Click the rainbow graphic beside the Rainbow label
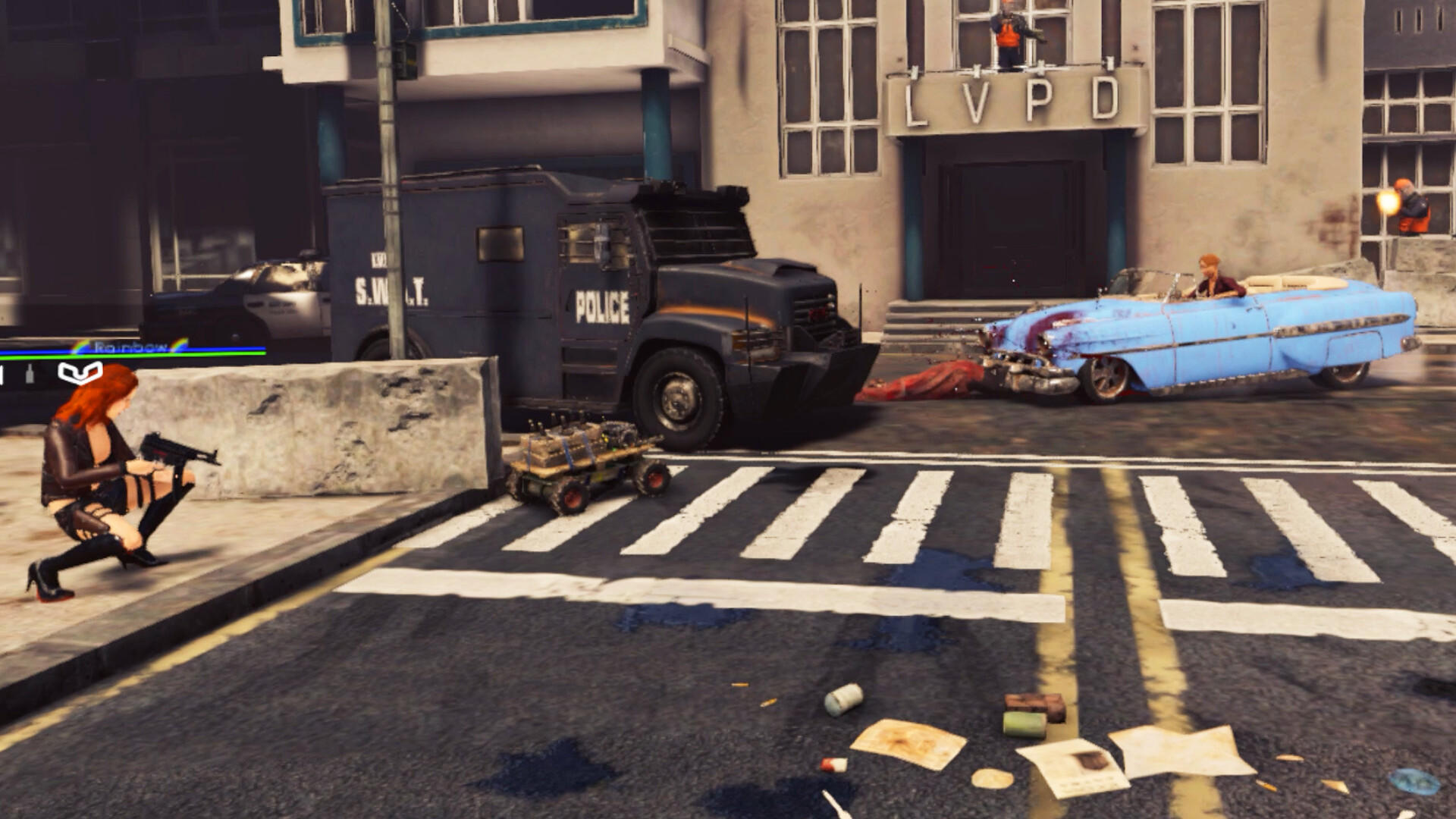 (78, 346)
